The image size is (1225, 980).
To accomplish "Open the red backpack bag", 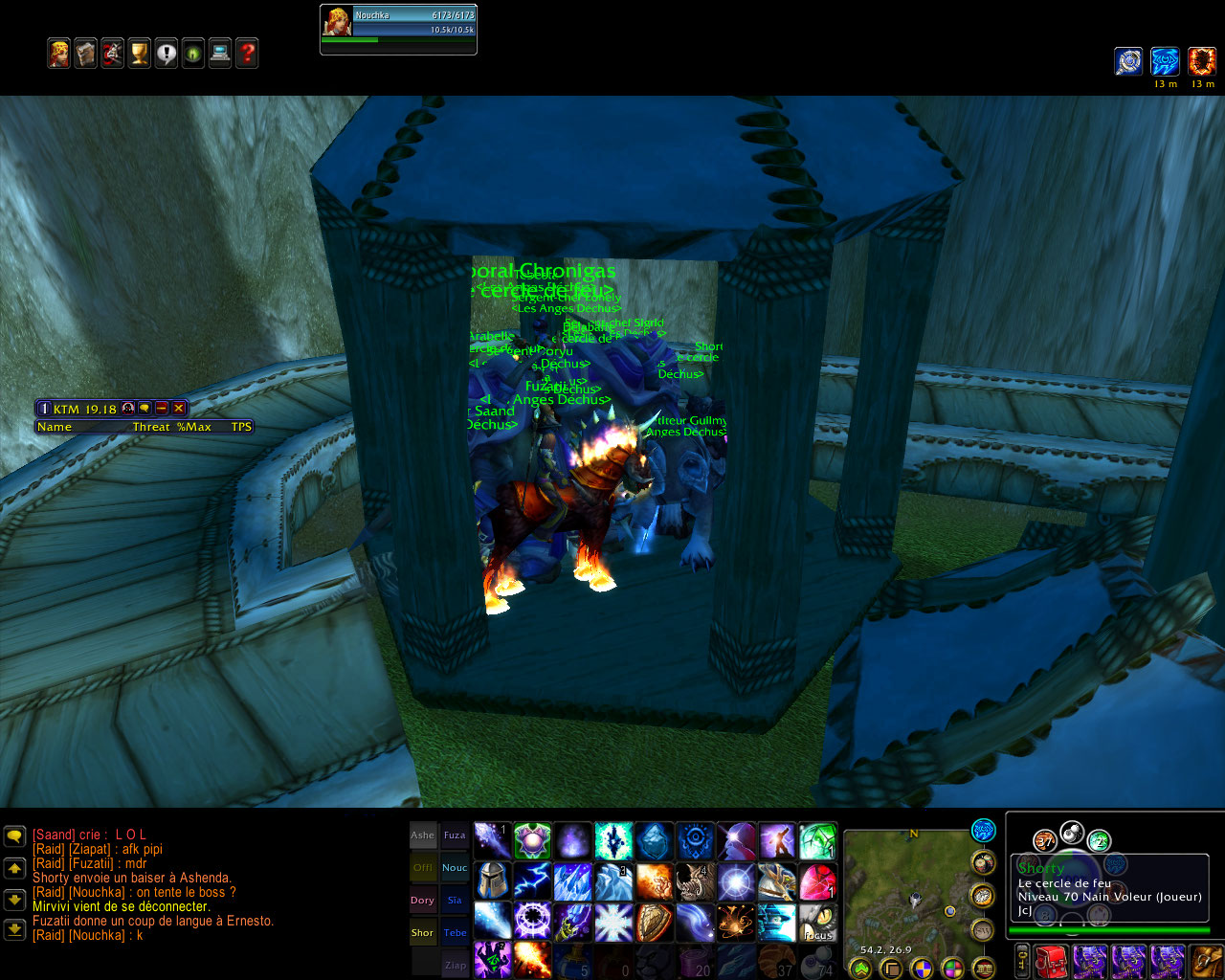I will [1052, 962].
